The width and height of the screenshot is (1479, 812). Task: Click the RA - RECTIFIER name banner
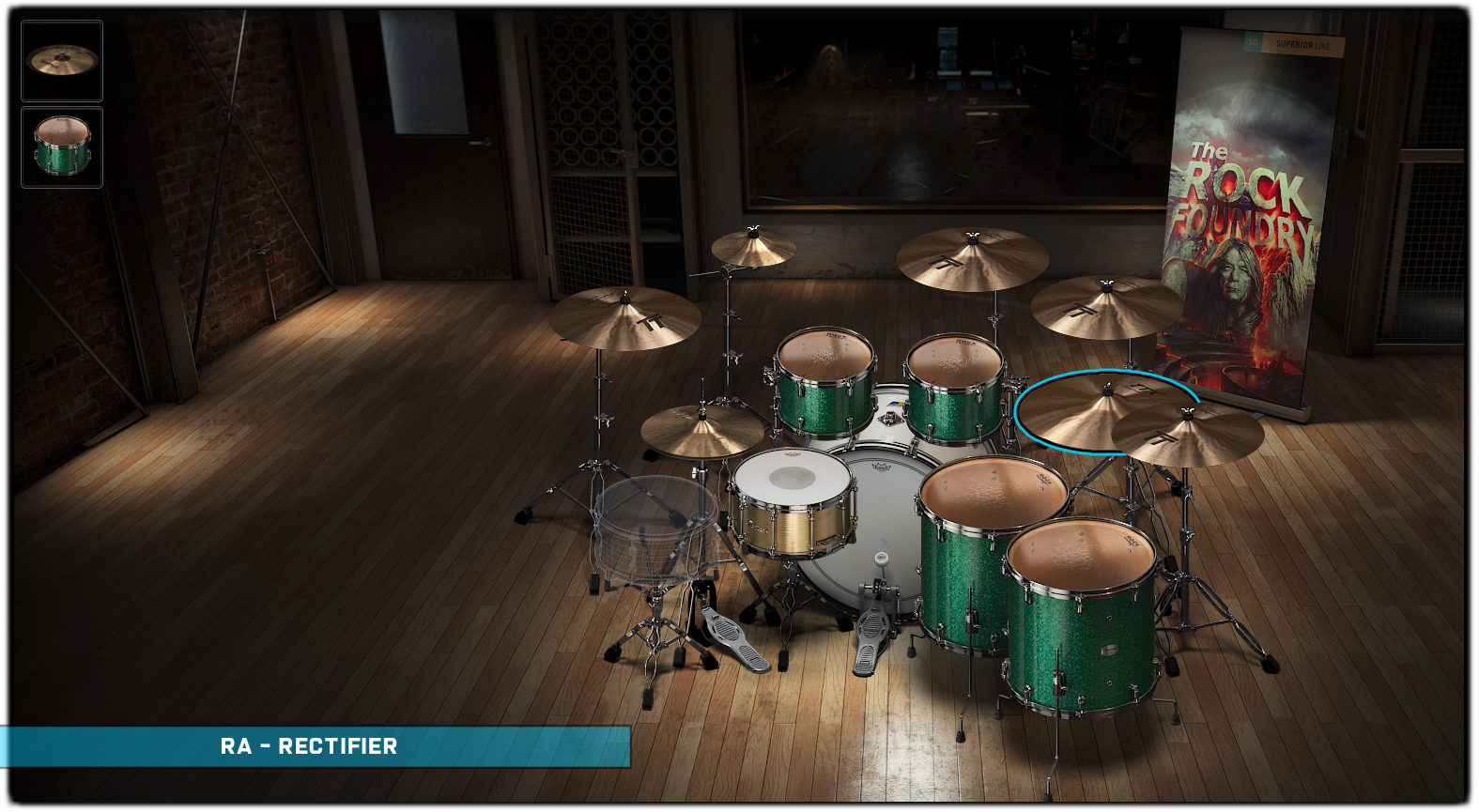click(x=310, y=746)
